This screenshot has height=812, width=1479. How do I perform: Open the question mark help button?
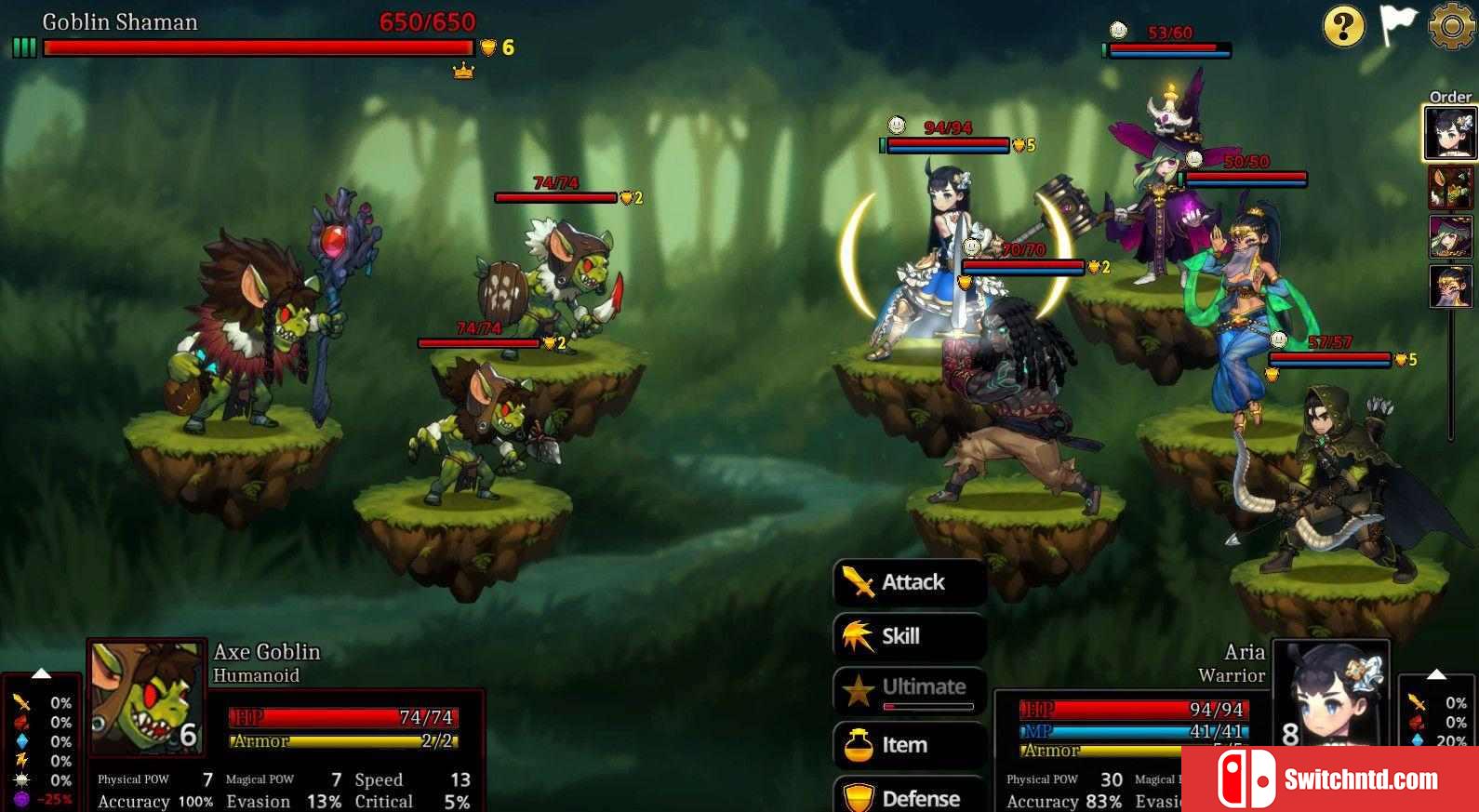pos(1343,26)
